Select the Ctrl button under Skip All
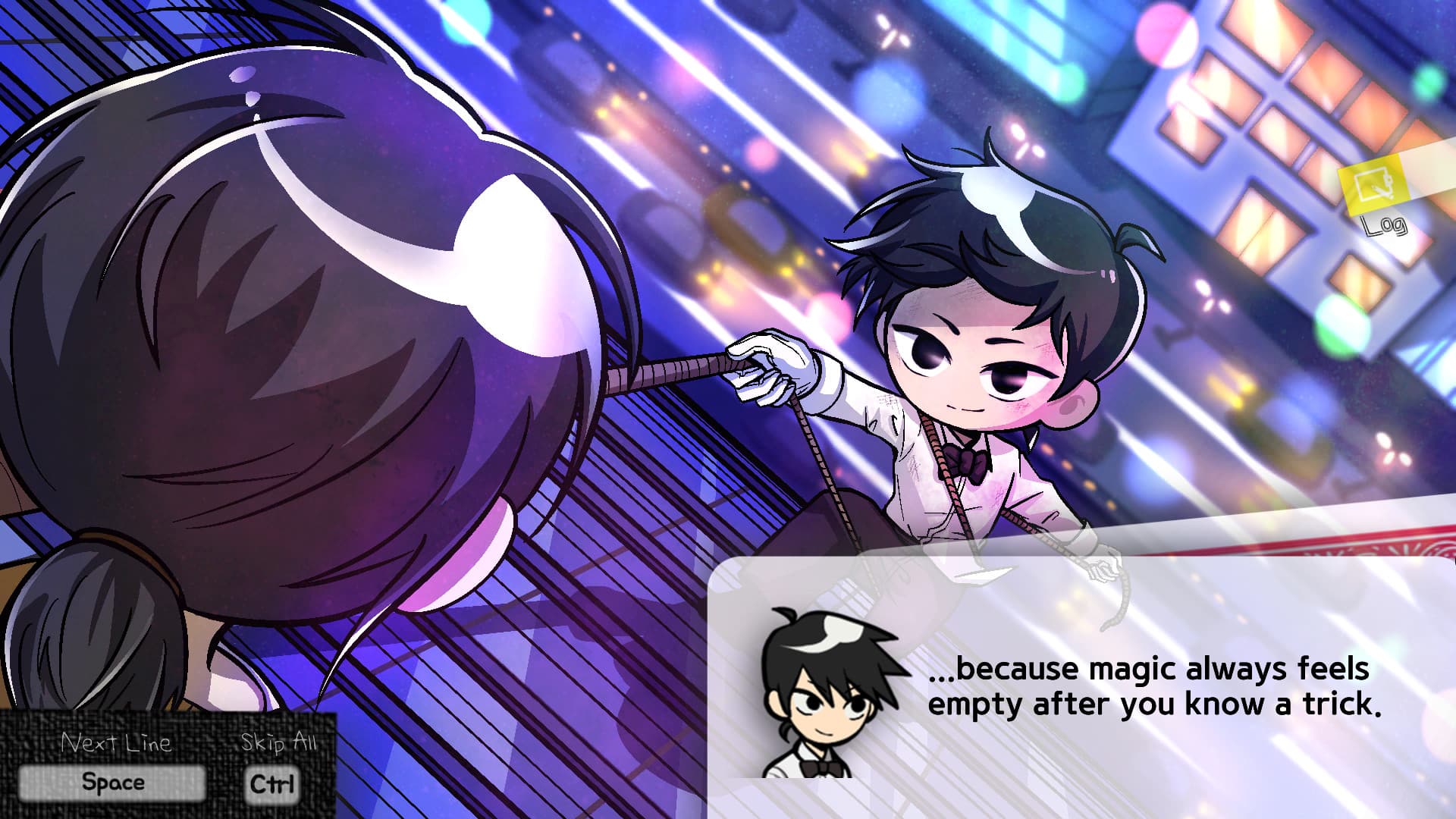The width and height of the screenshot is (1456, 819). pyautogui.click(x=274, y=784)
